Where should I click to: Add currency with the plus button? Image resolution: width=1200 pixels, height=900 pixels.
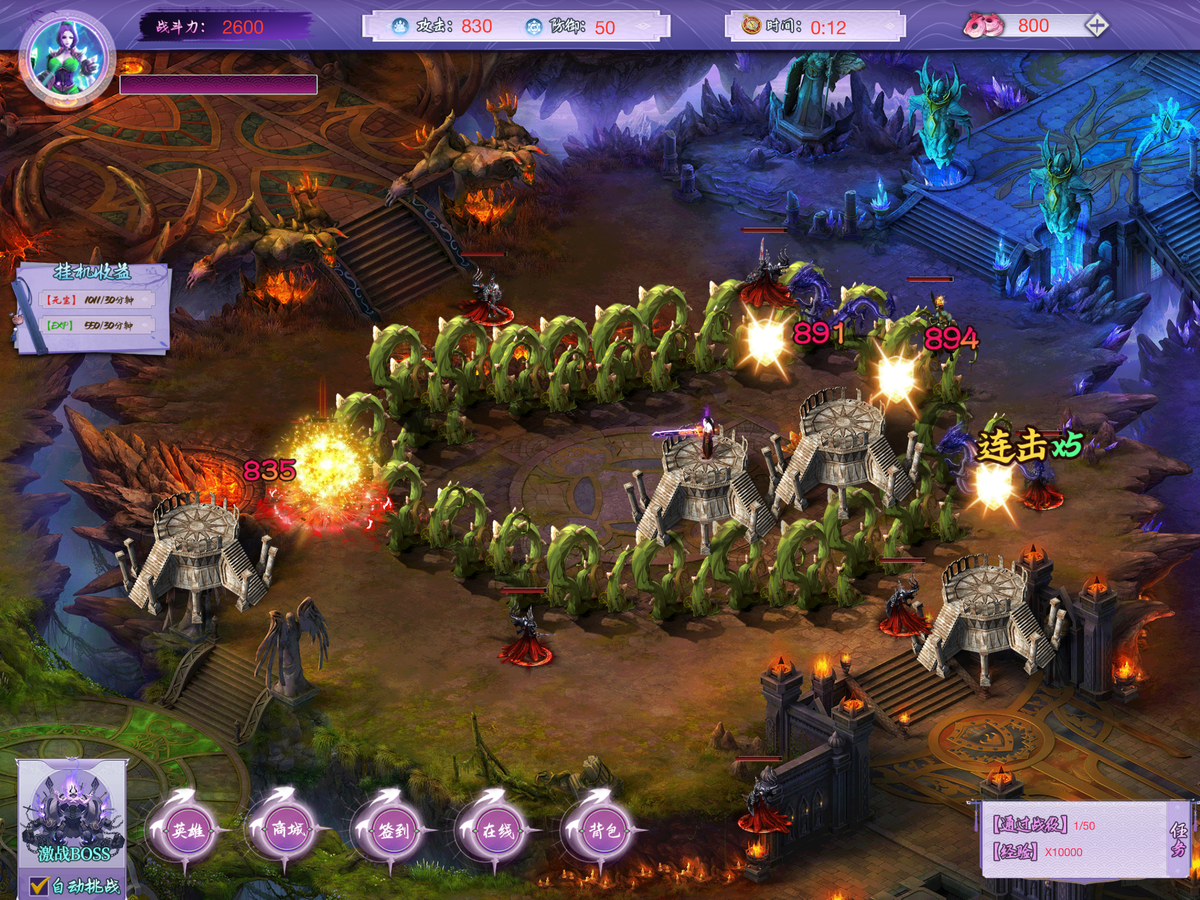[1097, 26]
